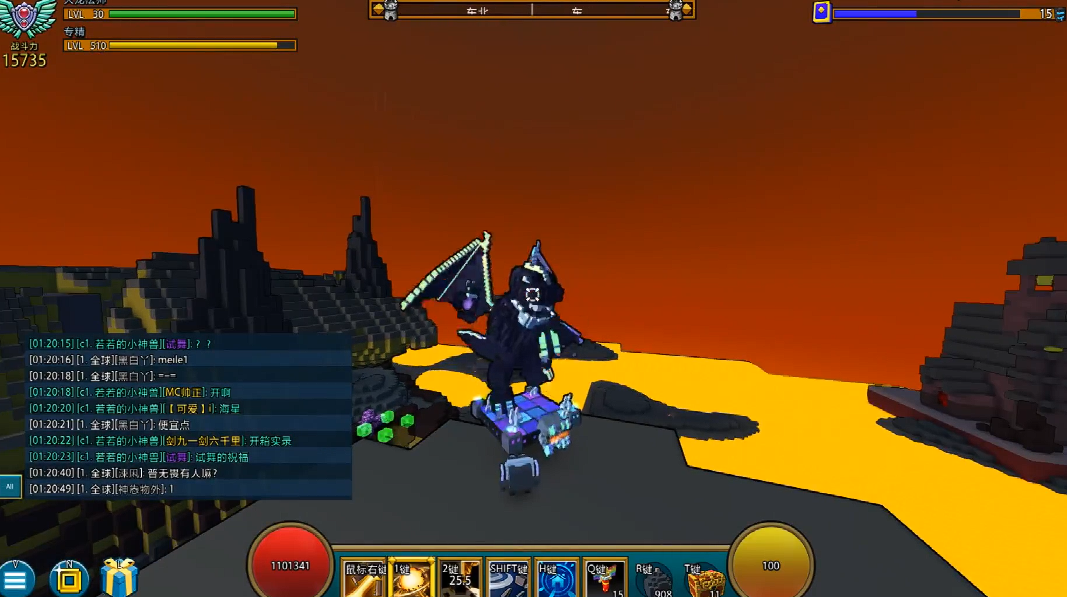Click the yellow square N-key icon
Image resolution: width=1067 pixels, height=597 pixels.
pyautogui.click(x=68, y=579)
